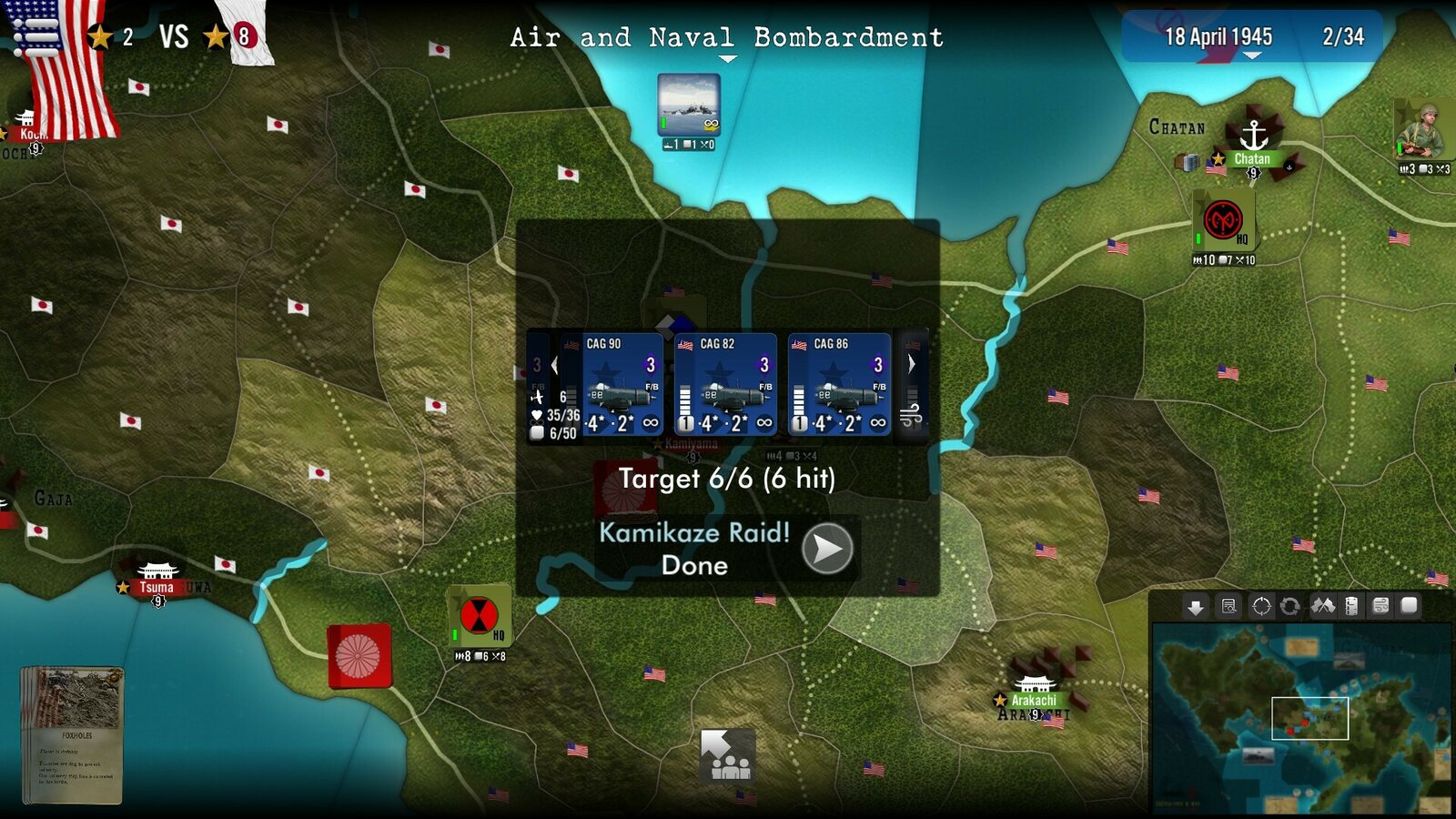Open the document search report icon
1456x819 pixels.
(x=1228, y=606)
